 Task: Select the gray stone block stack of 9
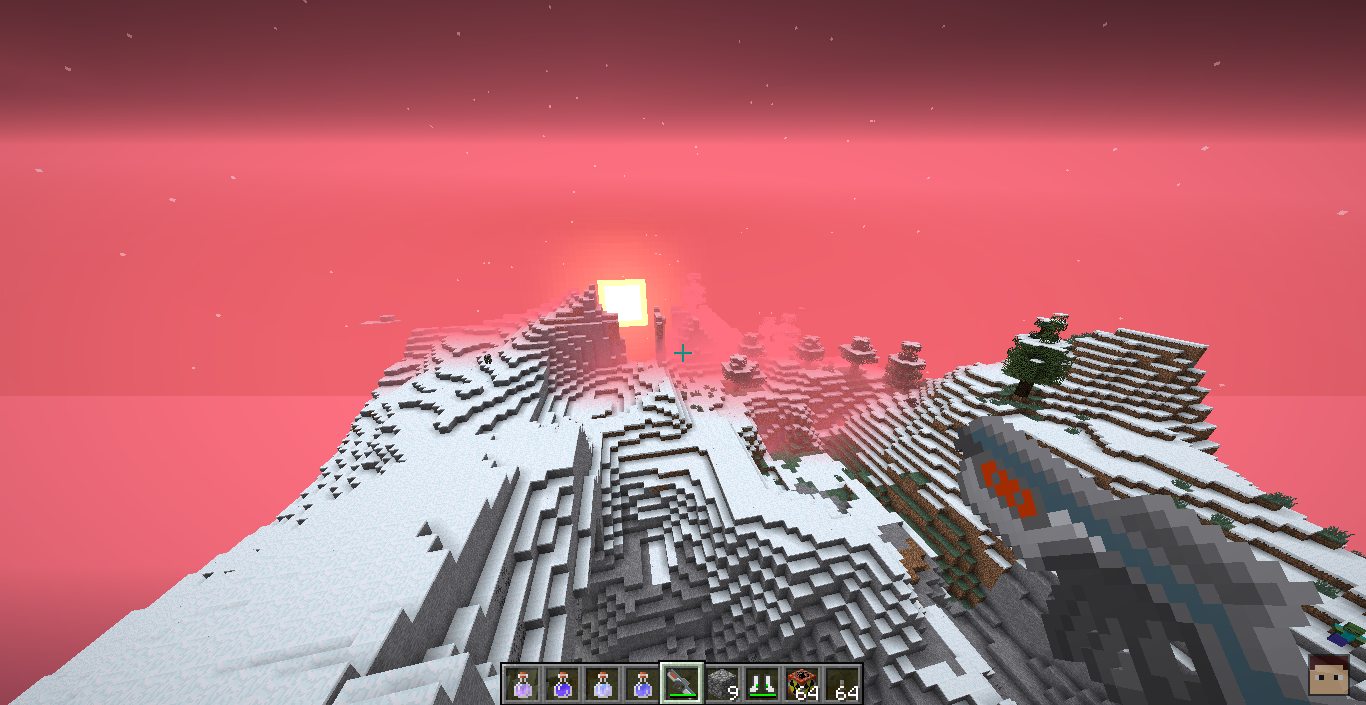click(722, 684)
